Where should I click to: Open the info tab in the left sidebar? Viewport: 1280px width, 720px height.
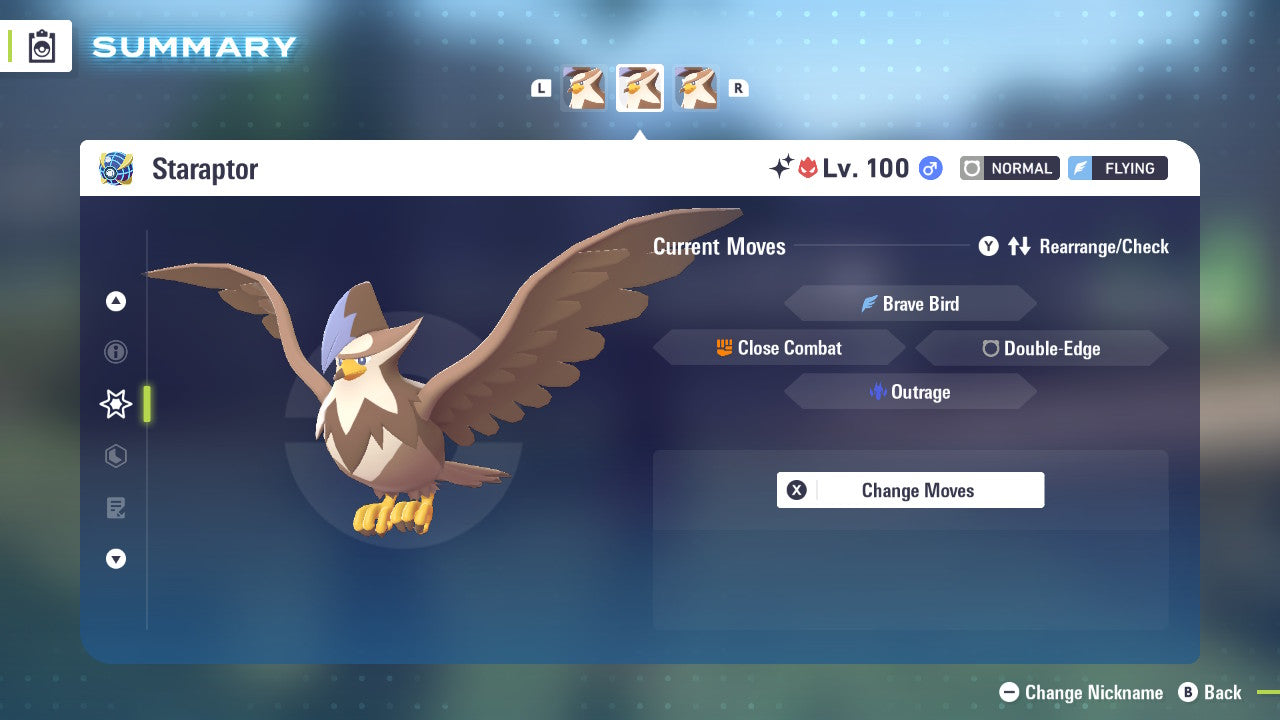[x=115, y=352]
